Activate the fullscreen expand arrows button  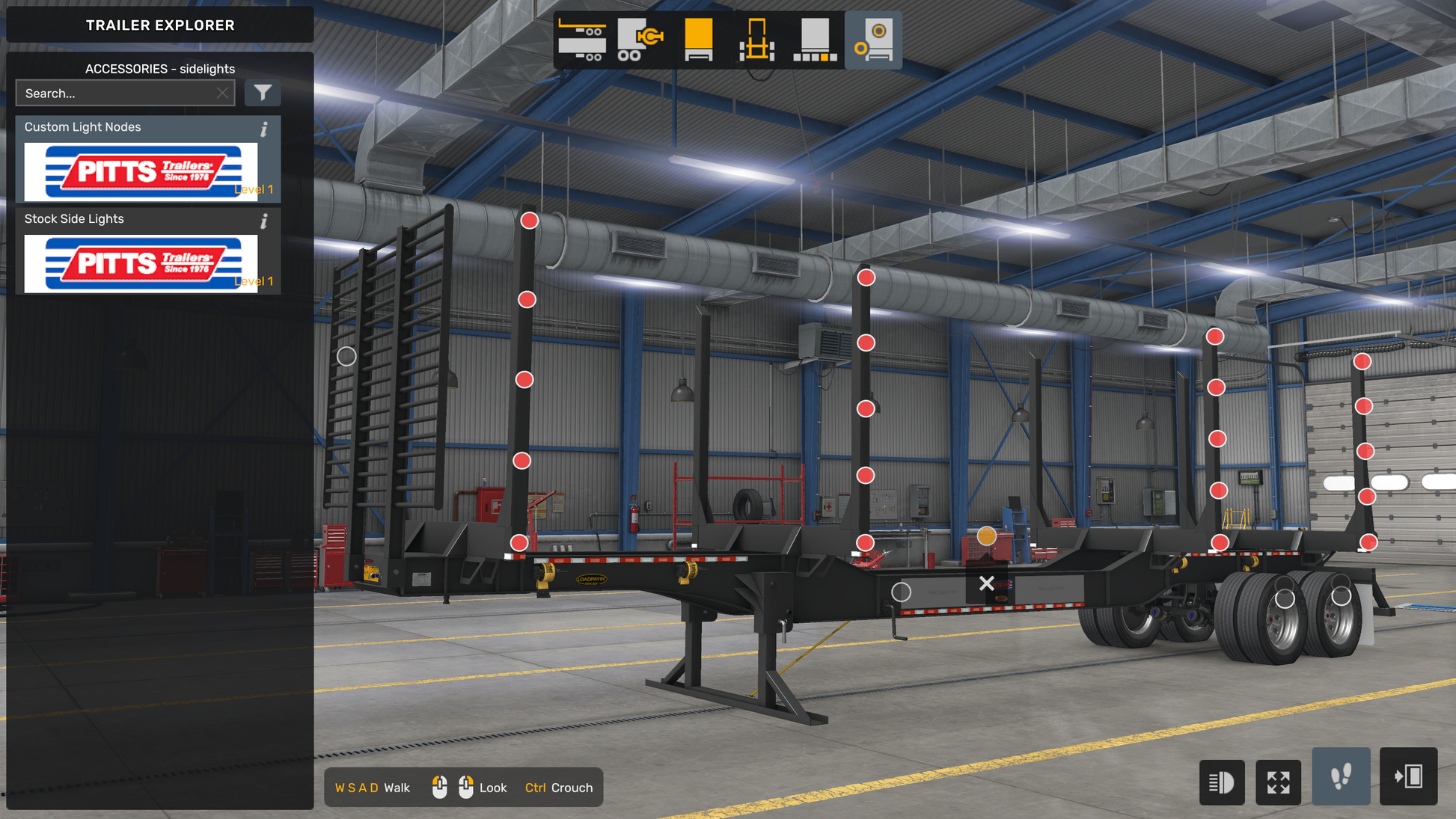(1278, 782)
